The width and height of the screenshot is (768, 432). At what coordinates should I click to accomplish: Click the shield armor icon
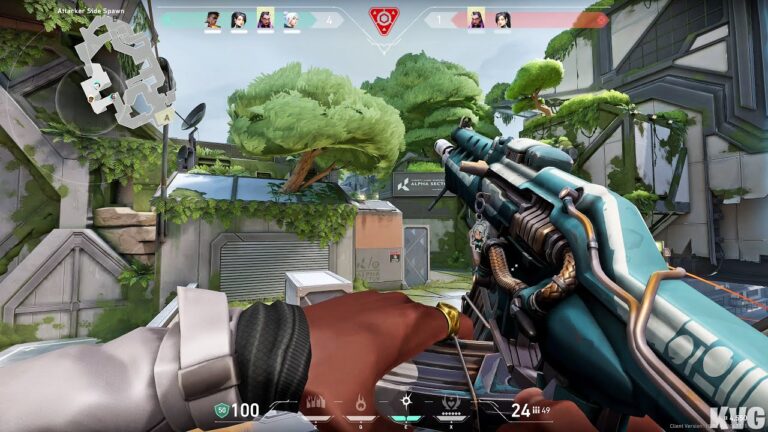click(x=221, y=409)
